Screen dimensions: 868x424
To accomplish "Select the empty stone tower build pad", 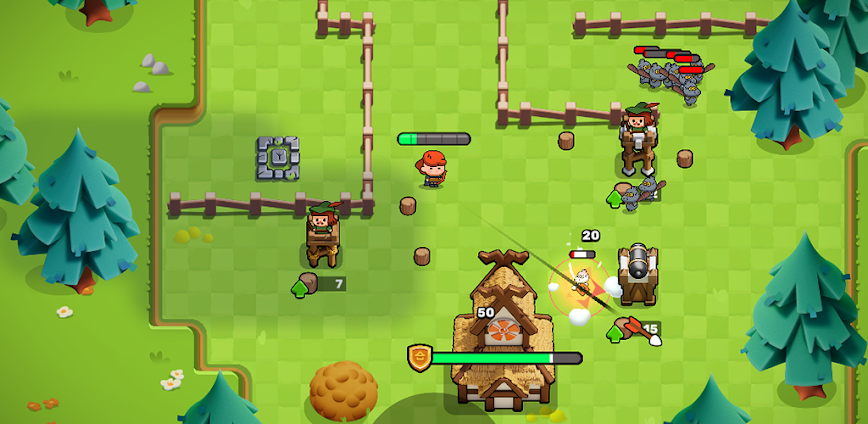I will (x=278, y=158).
